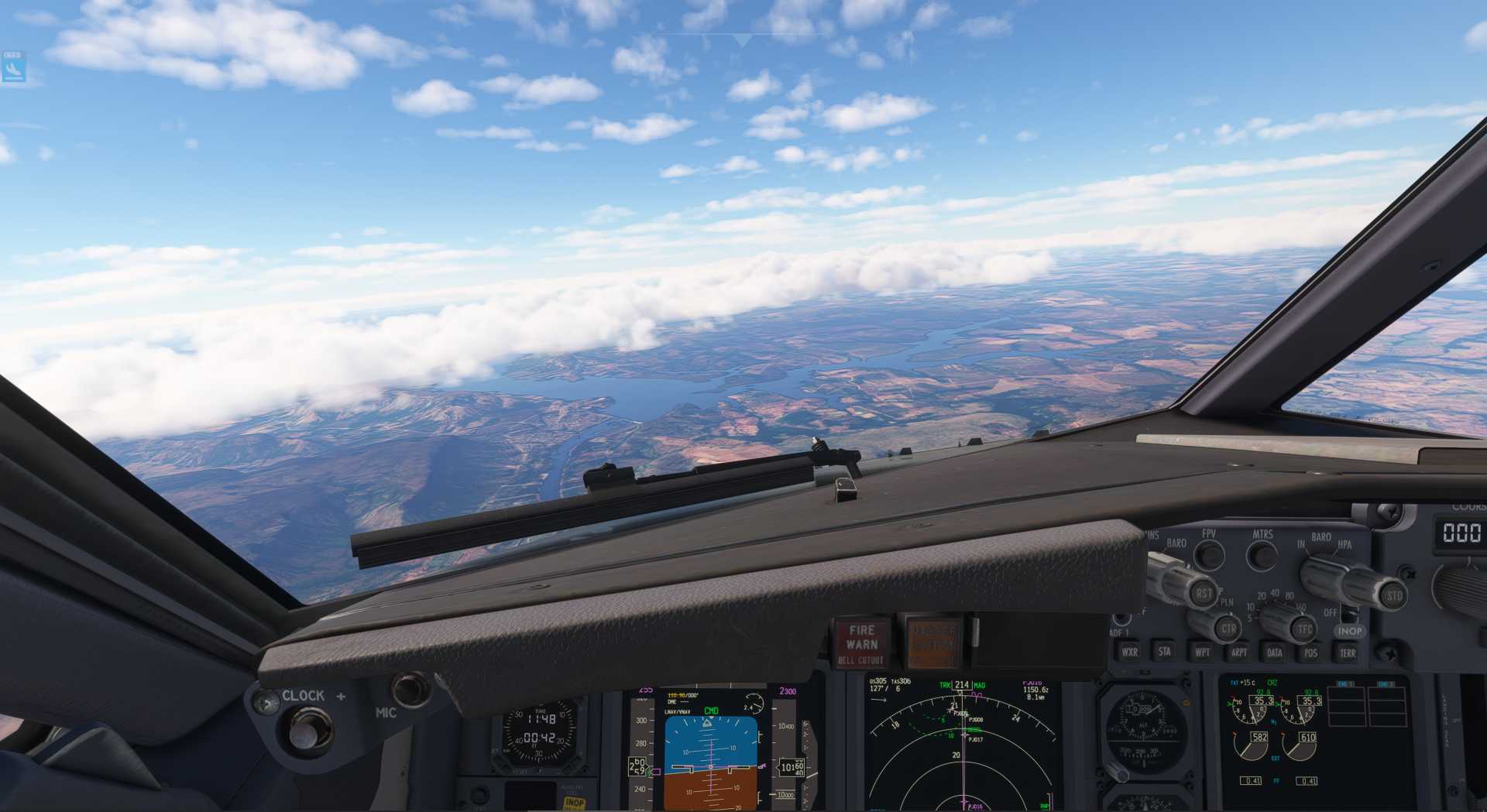
Task: Switch on the TERR terrain button
Action: pos(1348,653)
